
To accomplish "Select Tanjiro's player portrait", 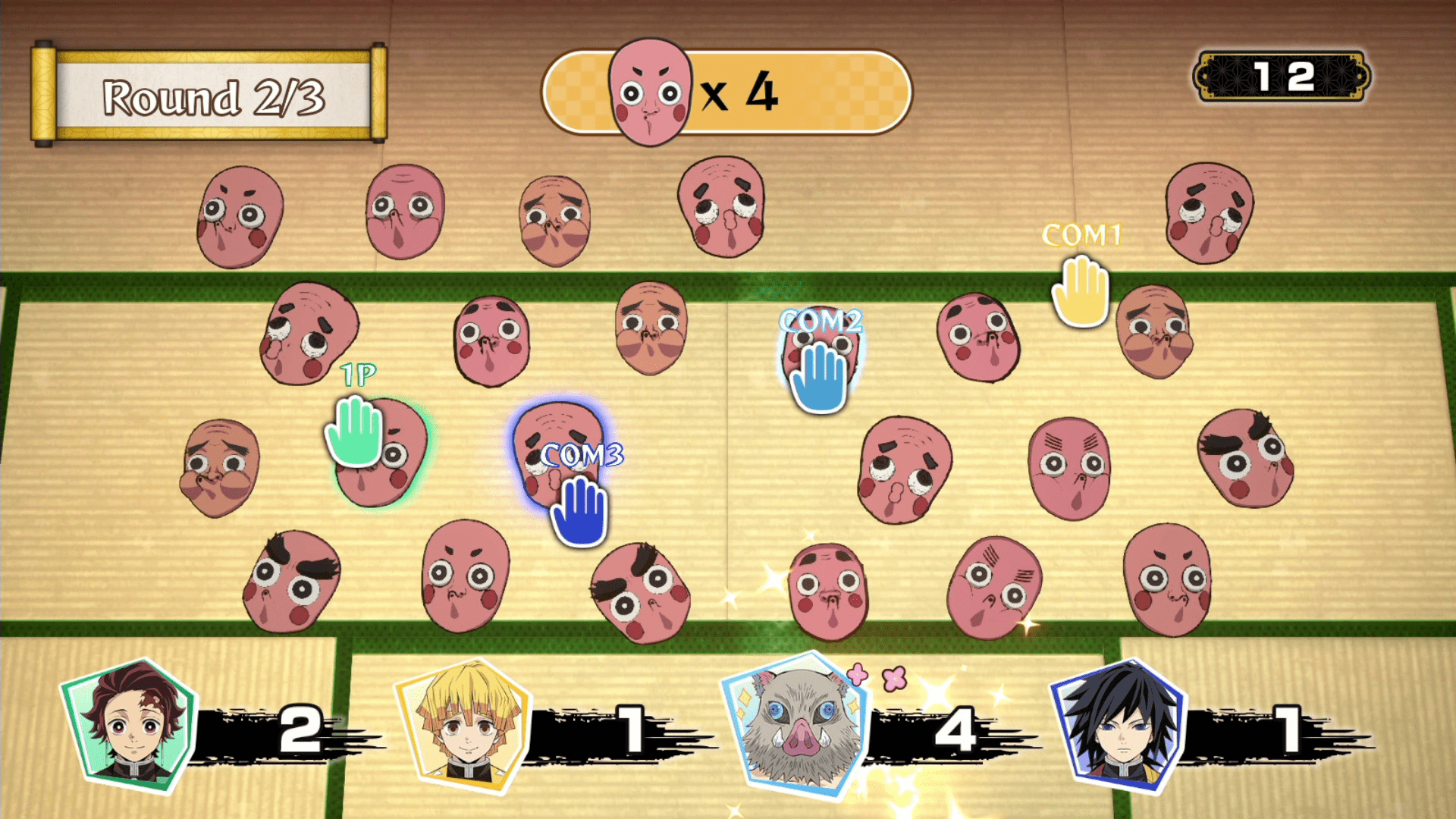I will coord(130,726).
